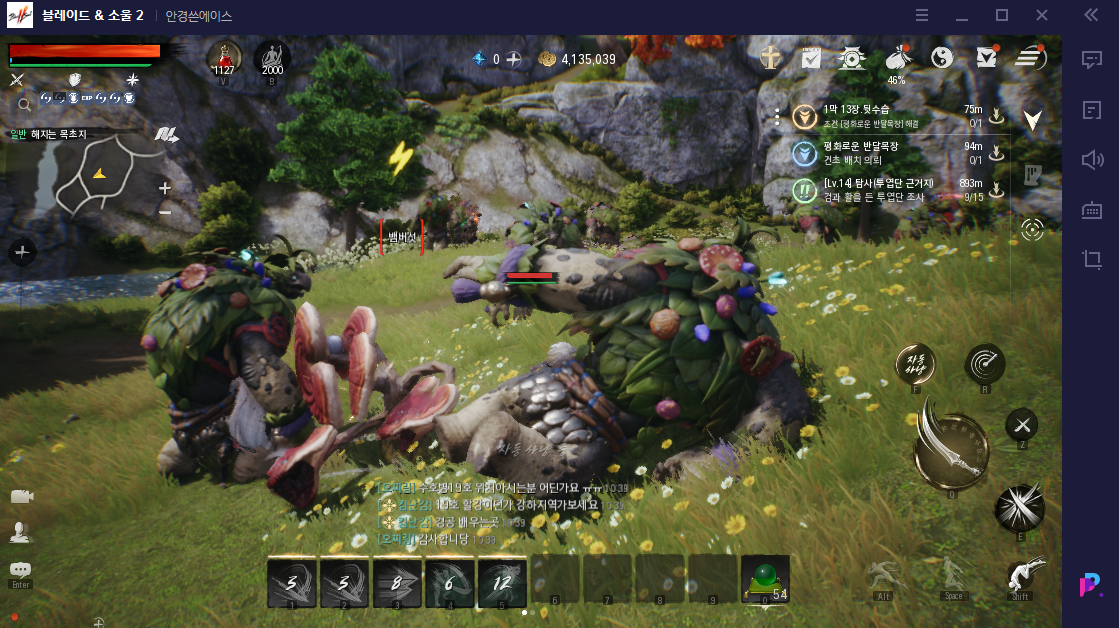This screenshot has height=628, width=1119.
Task: Activate the skill in hotbar slot 5
Action: pyautogui.click(x=502, y=582)
